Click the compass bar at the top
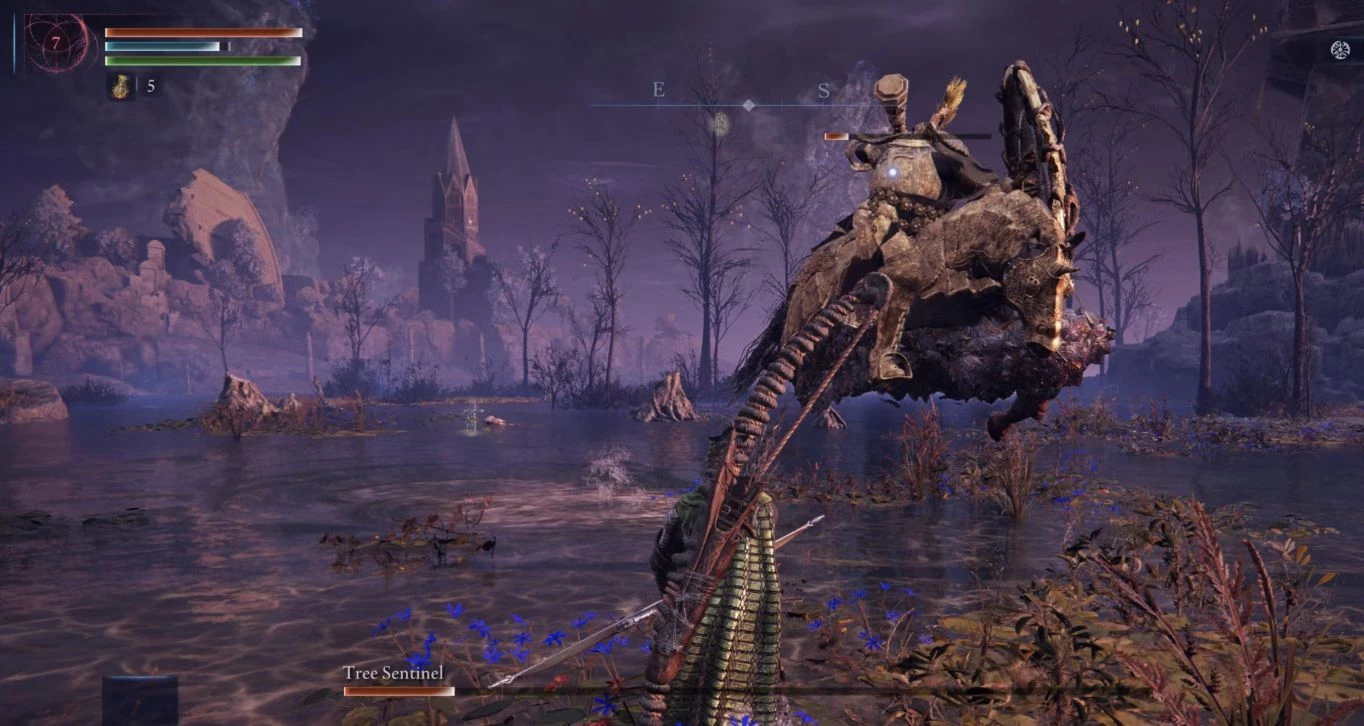The height and width of the screenshot is (726, 1364). [x=748, y=104]
